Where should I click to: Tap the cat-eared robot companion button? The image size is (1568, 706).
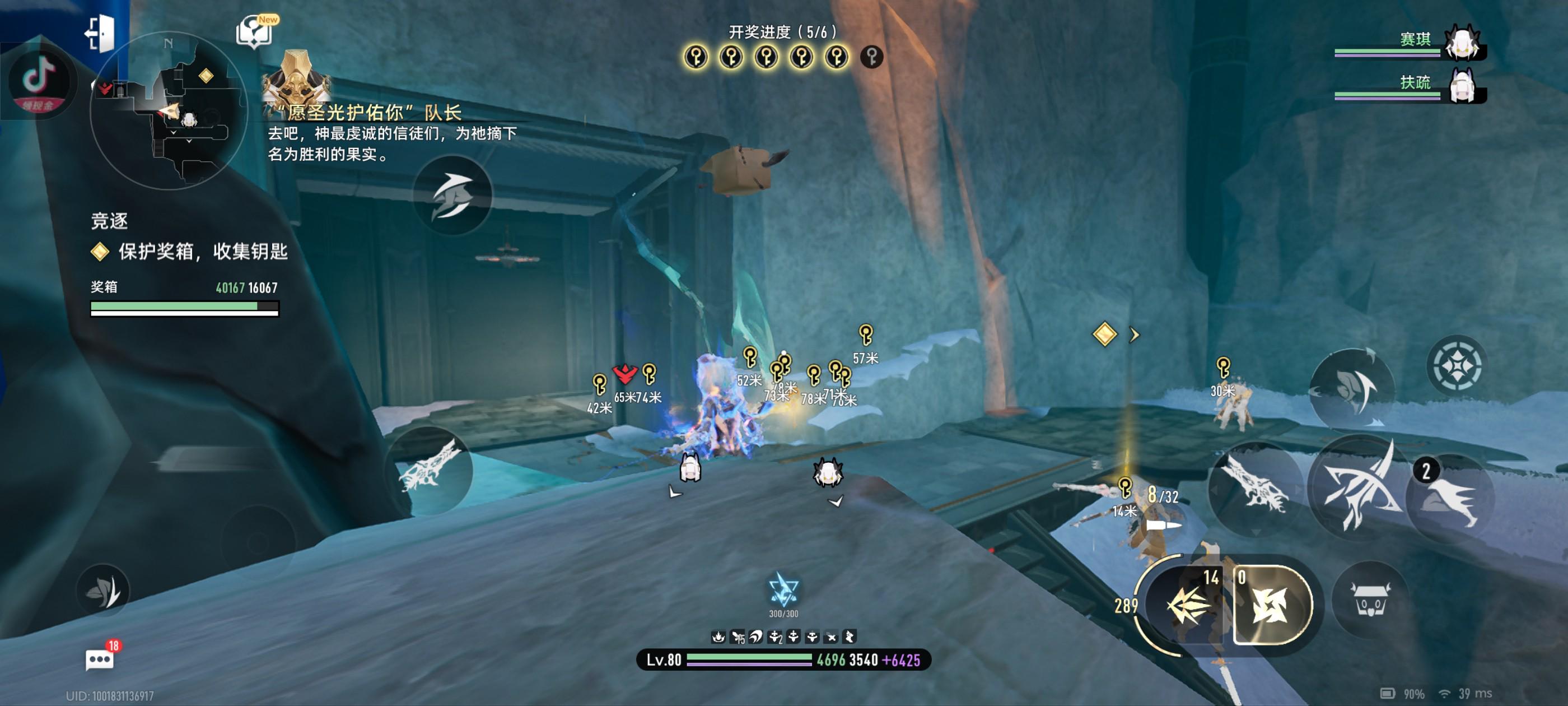coord(1370,600)
